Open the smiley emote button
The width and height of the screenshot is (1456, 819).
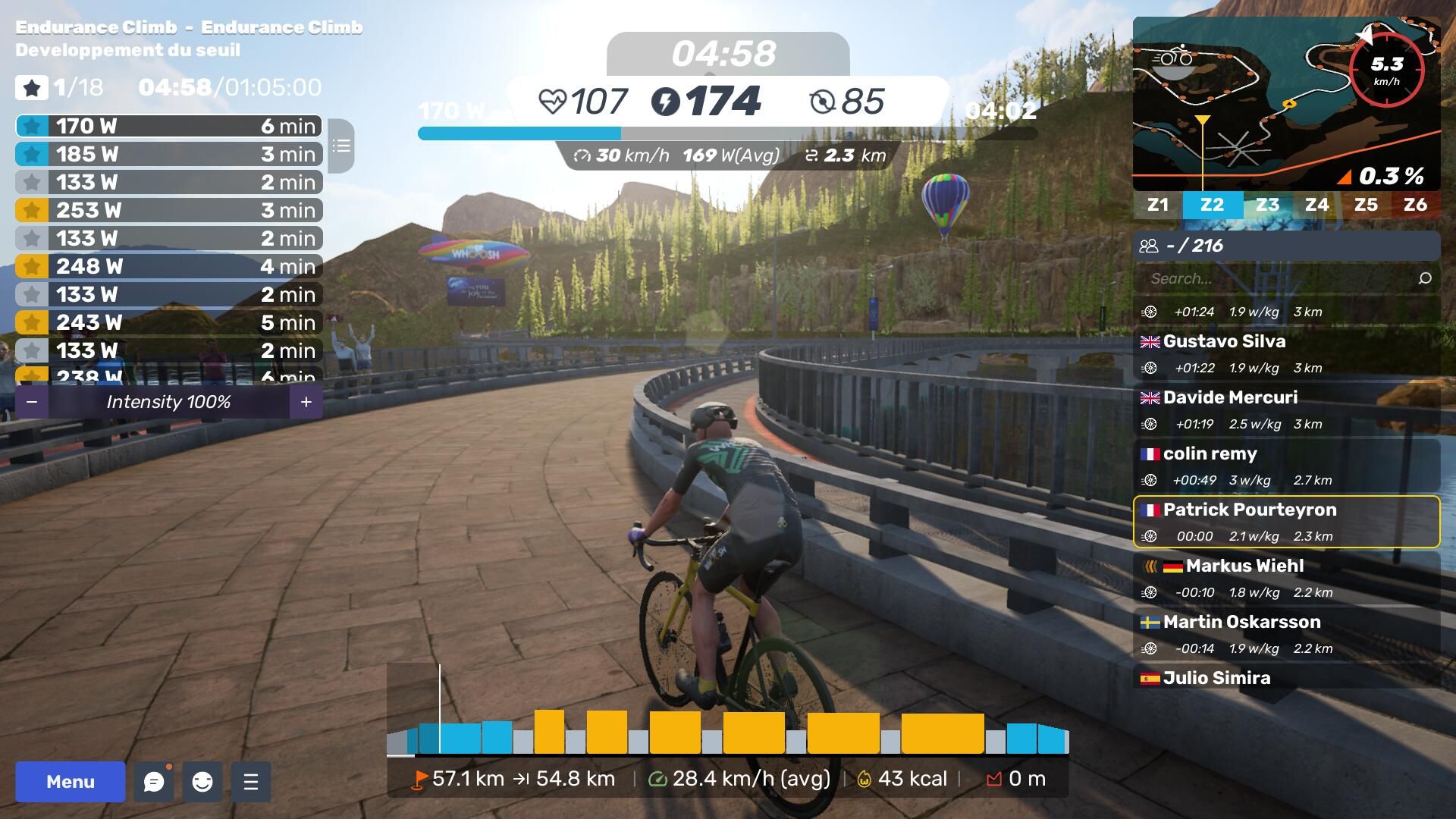(x=202, y=782)
